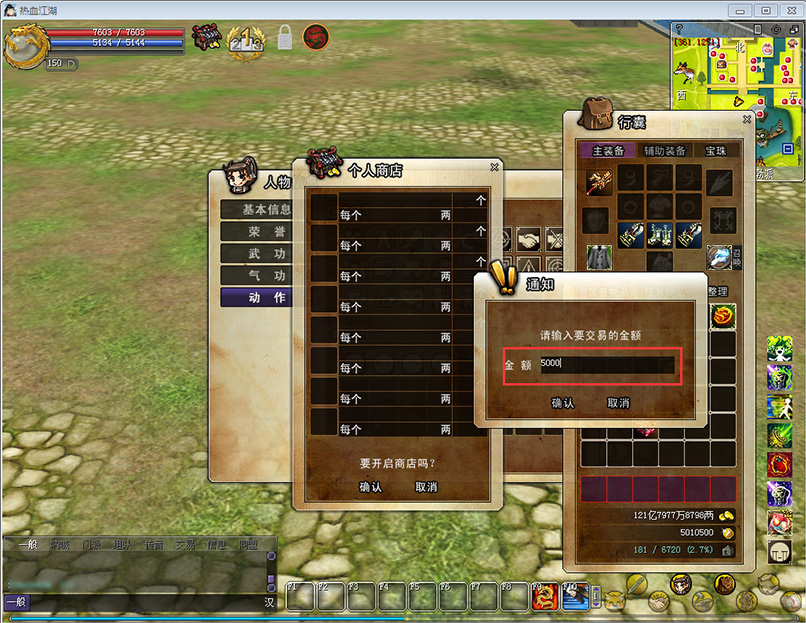Click the 金额 amount input field
Image resolution: width=806 pixels, height=623 pixels.
coord(607,365)
